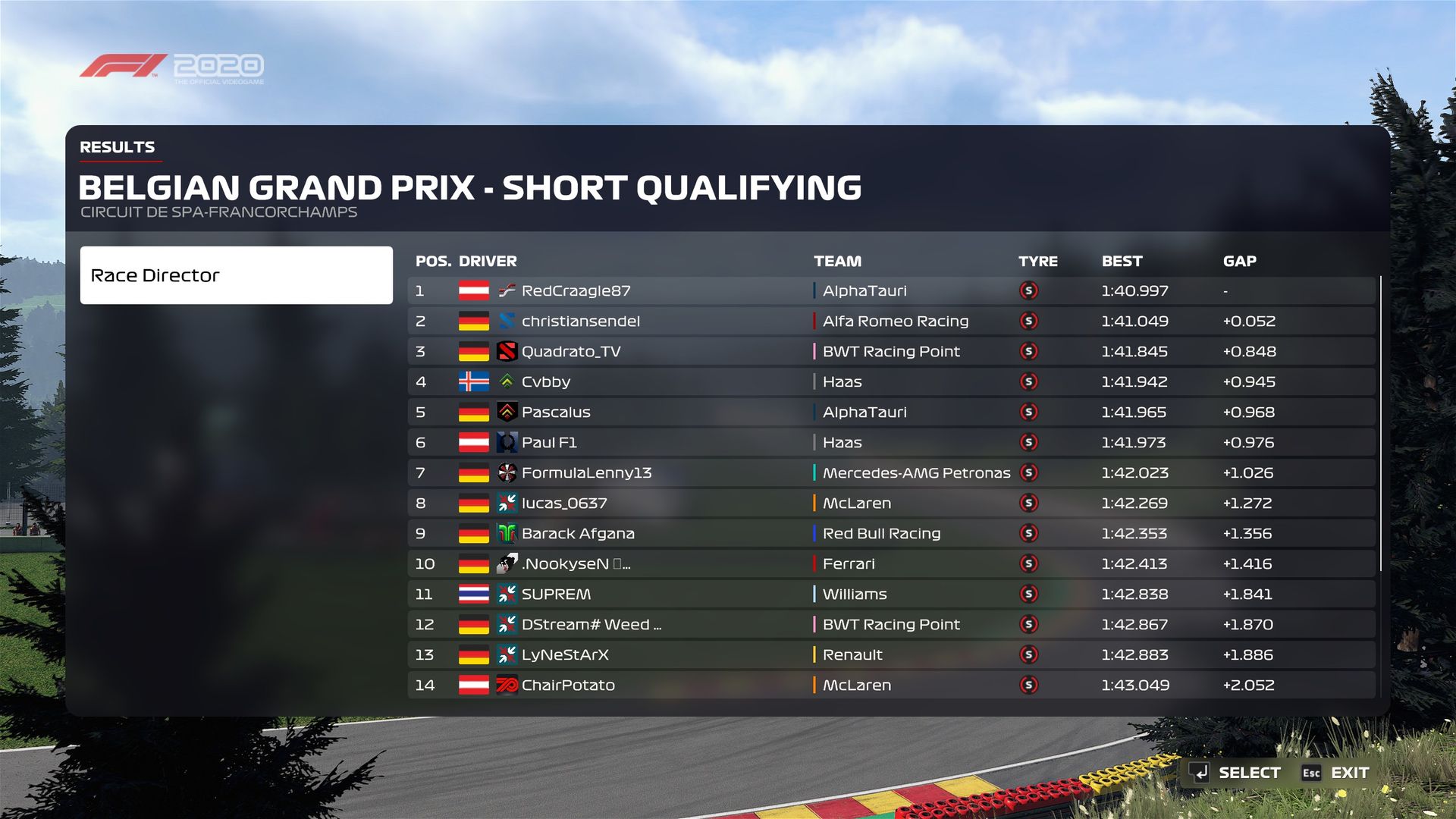1456x819 pixels.
Task: Click the results list scrollbar
Action: click(x=1381, y=425)
